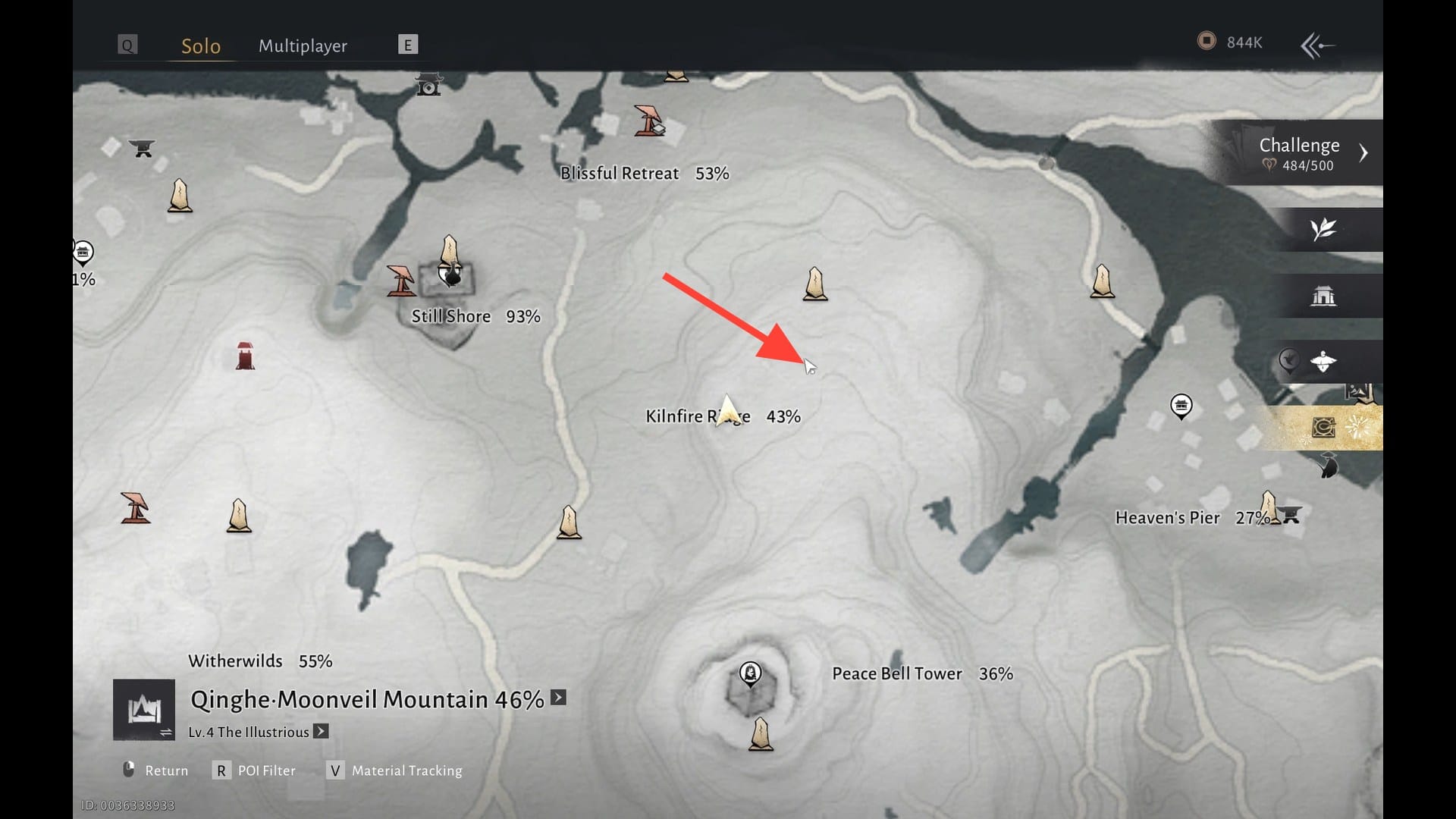
Task: Click the Still Shore location marker
Action: [452, 275]
